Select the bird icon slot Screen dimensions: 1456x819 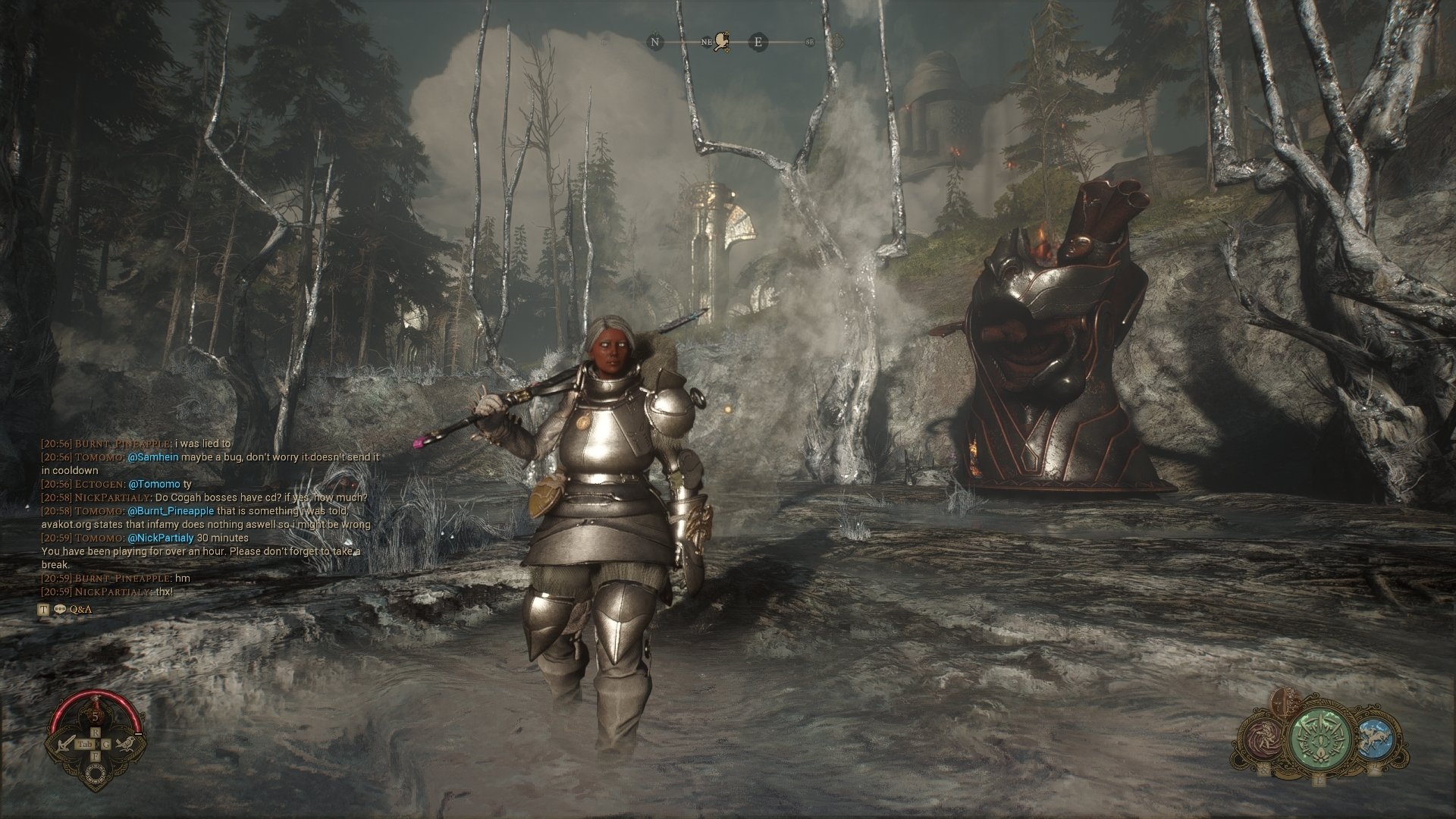127,743
